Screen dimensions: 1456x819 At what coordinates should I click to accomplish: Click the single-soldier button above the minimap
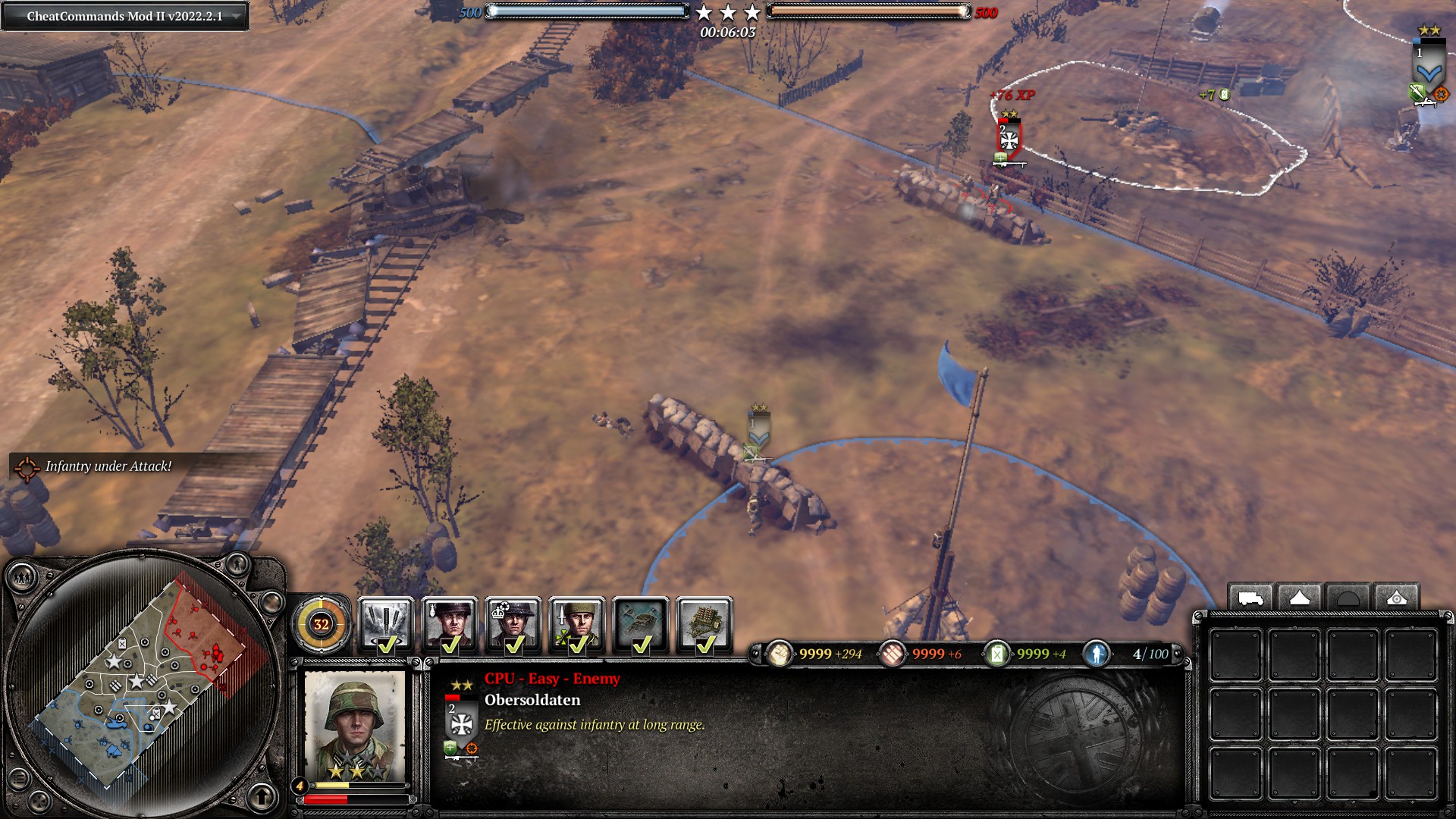coord(237,564)
